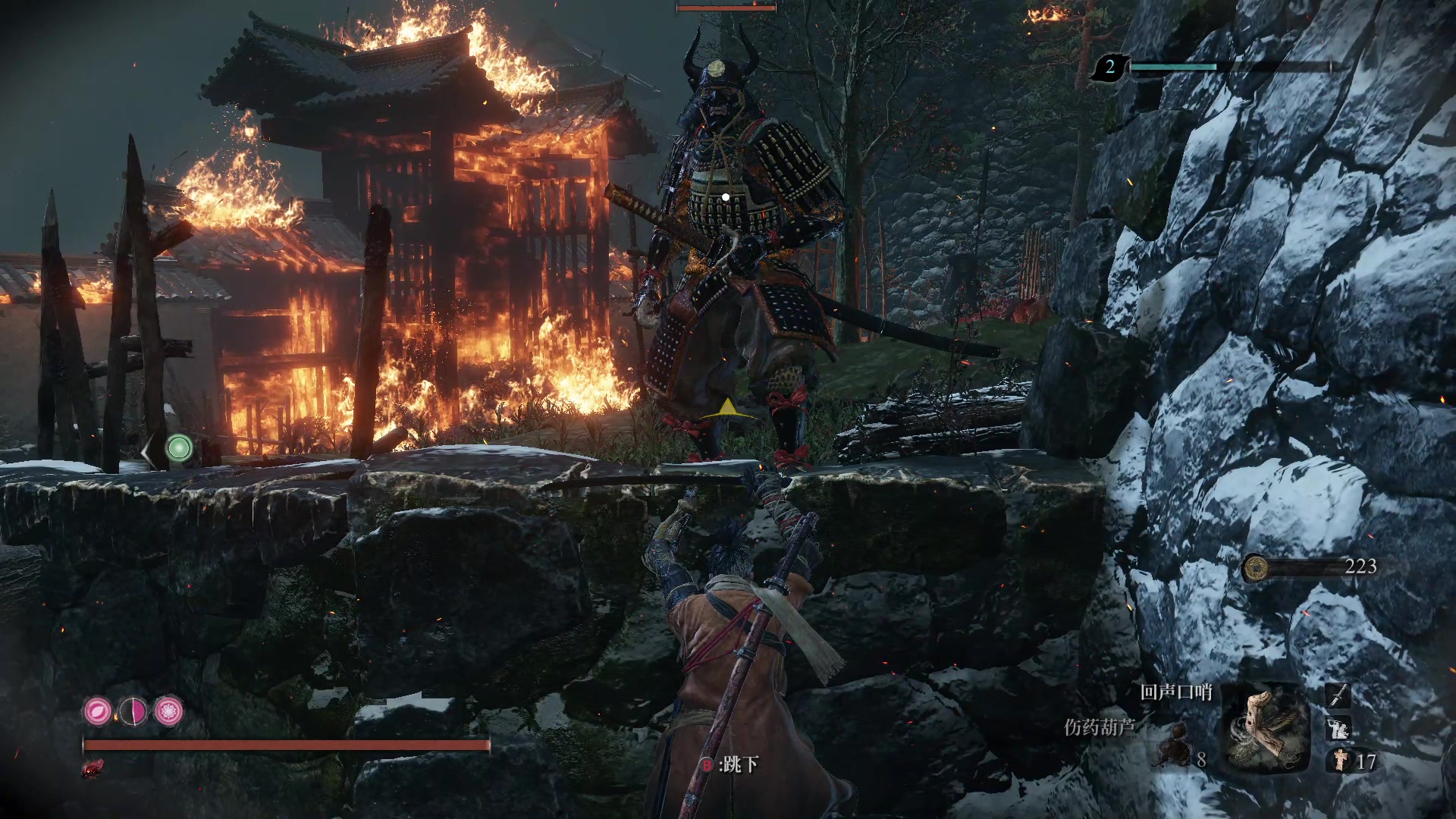The width and height of the screenshot is (1456, 819).
Task: Click the sen coin icon
Action: click(x=1256, y=567)
